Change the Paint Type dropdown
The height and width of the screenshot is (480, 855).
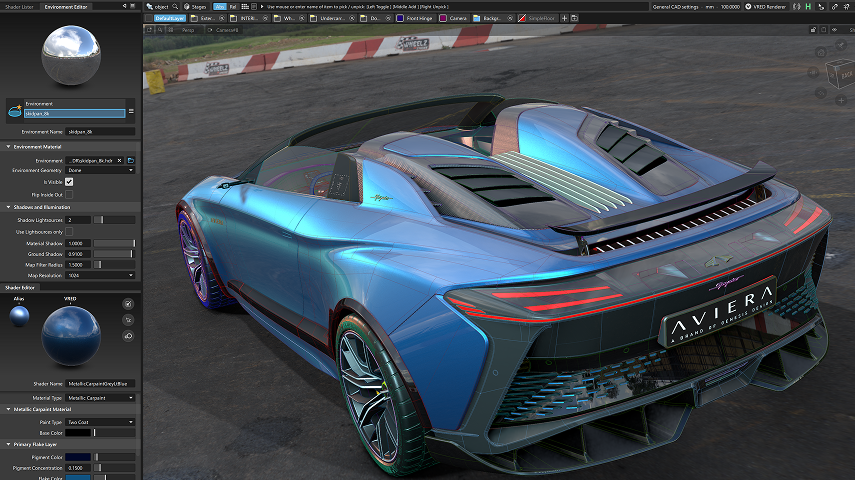click(x=101, y=422)
